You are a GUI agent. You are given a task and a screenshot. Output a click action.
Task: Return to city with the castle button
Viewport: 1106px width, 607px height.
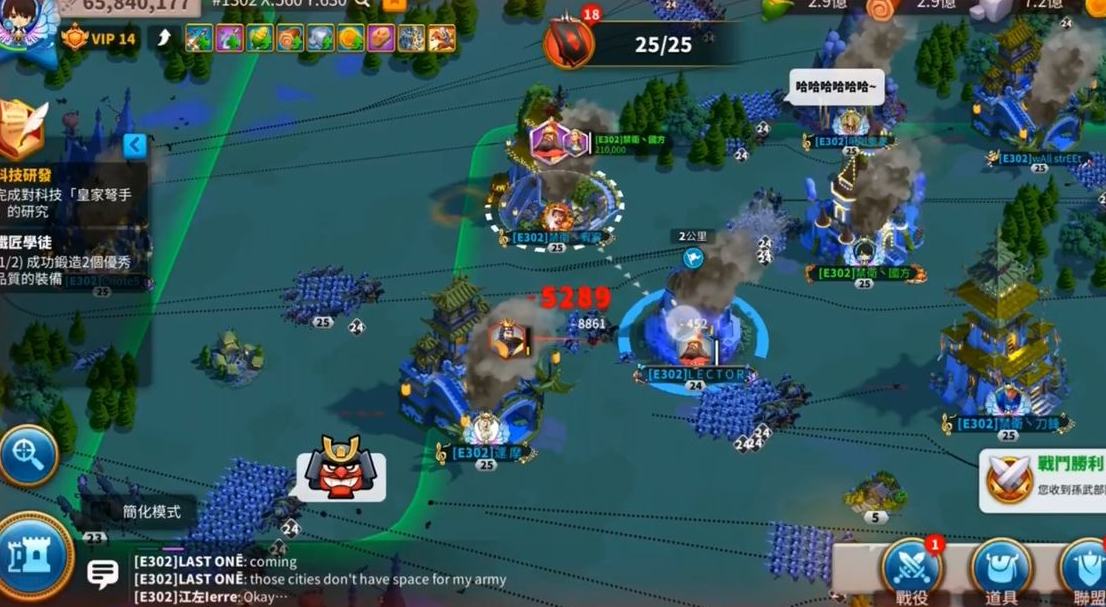click(34, 556)
